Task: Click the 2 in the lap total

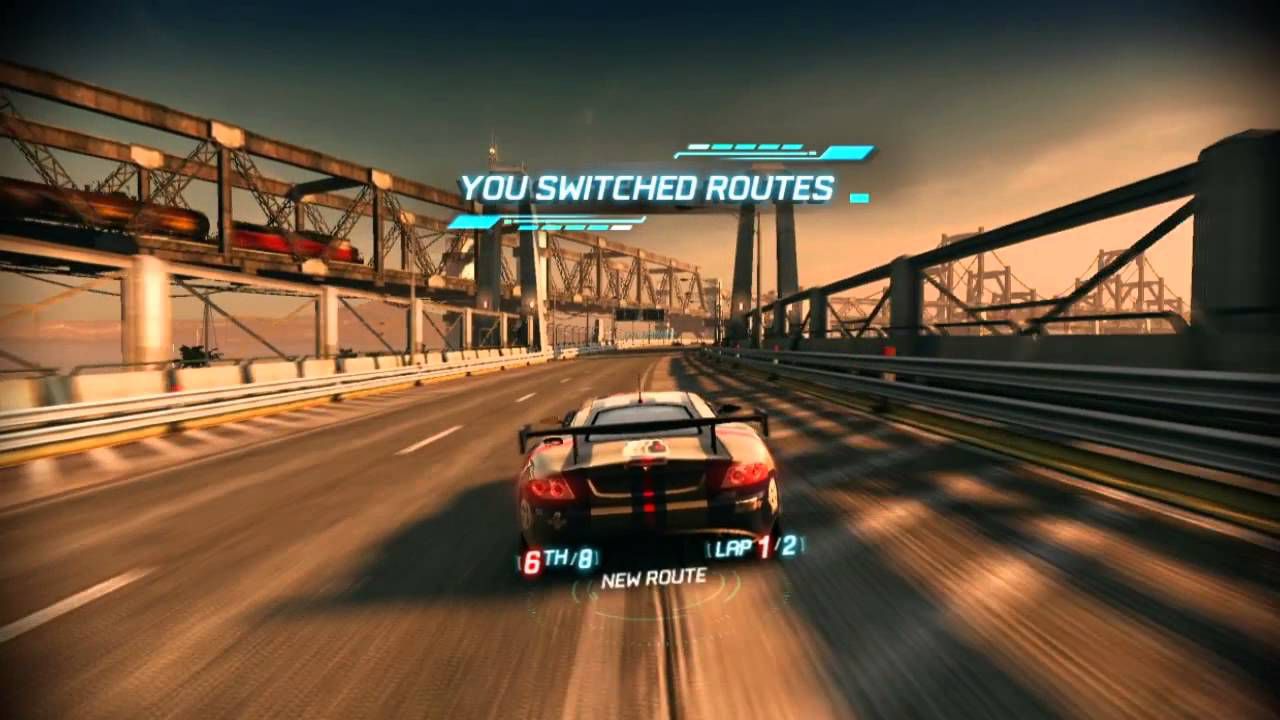Action: pos(791,545)
